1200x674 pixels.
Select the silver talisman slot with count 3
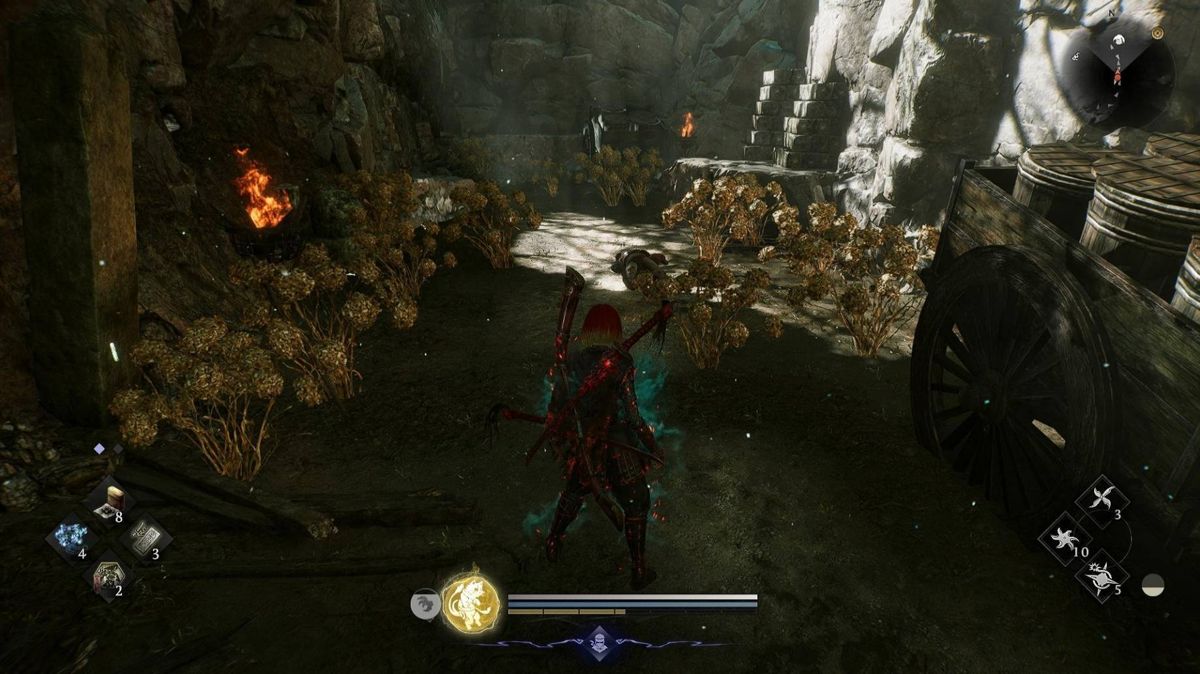[145, 539]
